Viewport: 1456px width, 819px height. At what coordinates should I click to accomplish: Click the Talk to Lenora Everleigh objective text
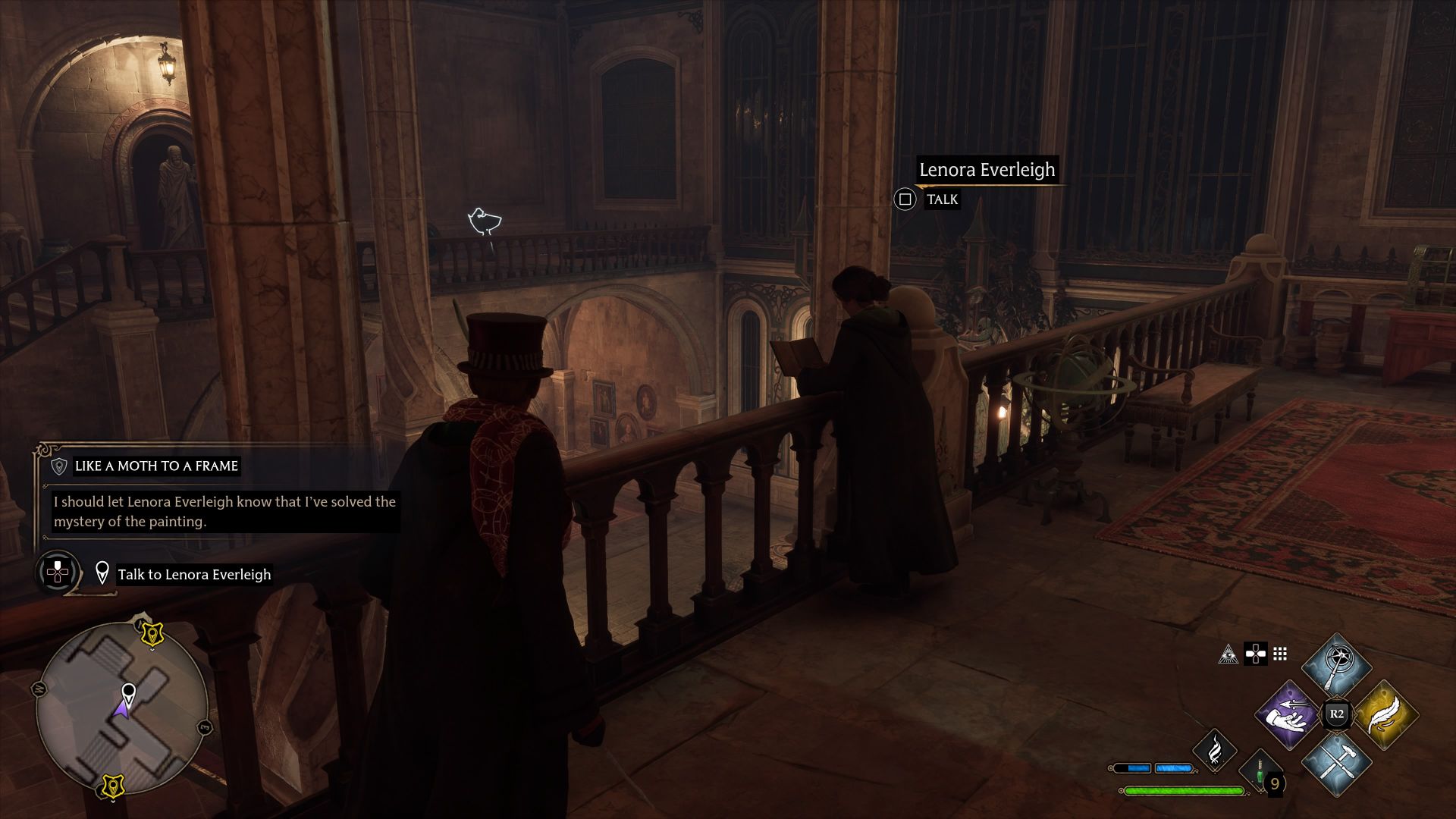[193, 574]
